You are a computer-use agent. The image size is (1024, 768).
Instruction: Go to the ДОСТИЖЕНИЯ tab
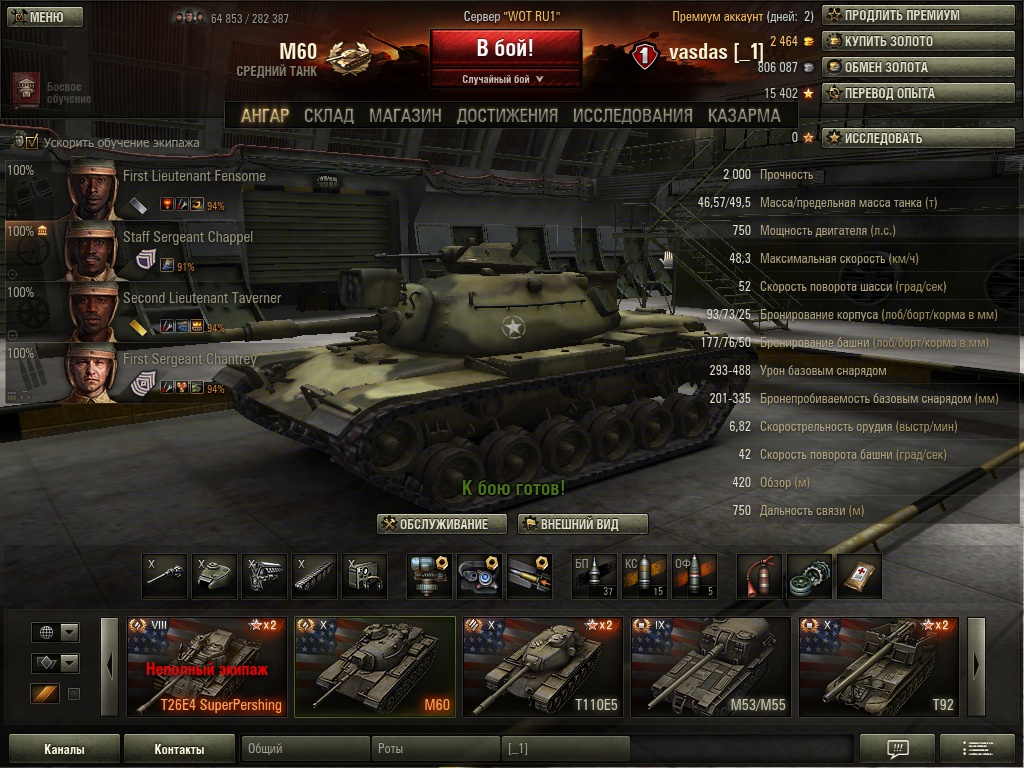[507, 115]
